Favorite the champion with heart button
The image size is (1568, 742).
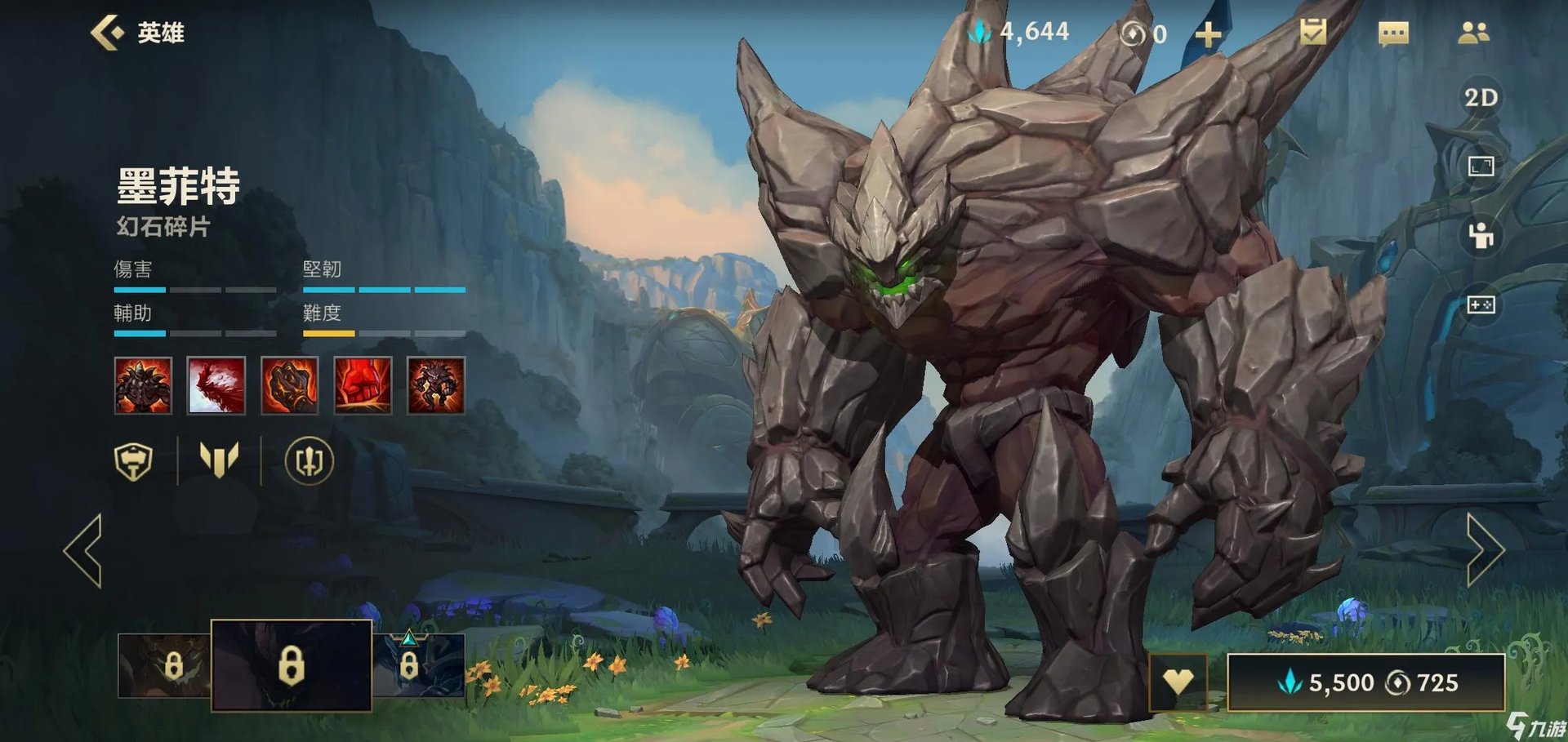pos(1178,682)
